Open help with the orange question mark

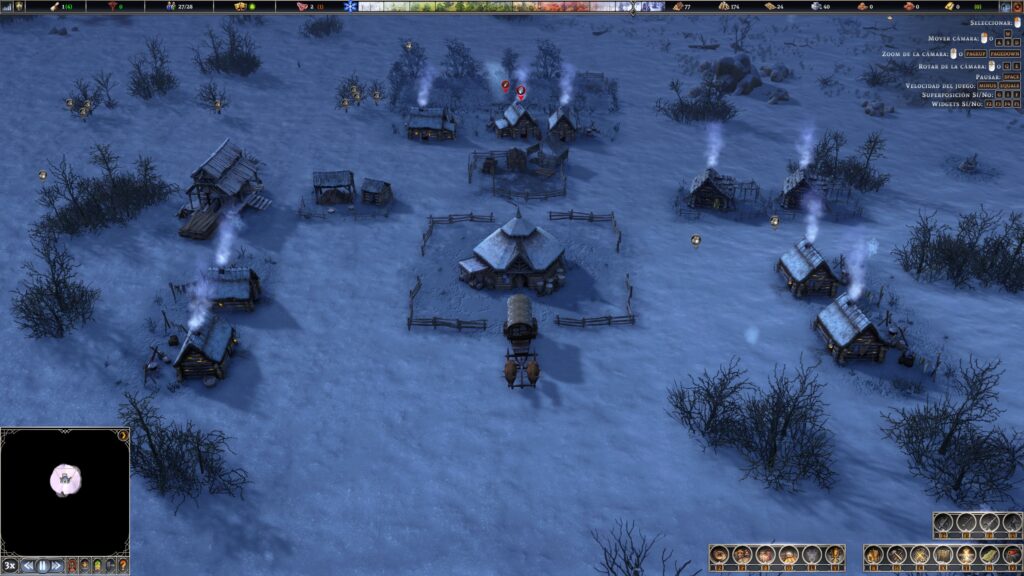tap(123, 565)
